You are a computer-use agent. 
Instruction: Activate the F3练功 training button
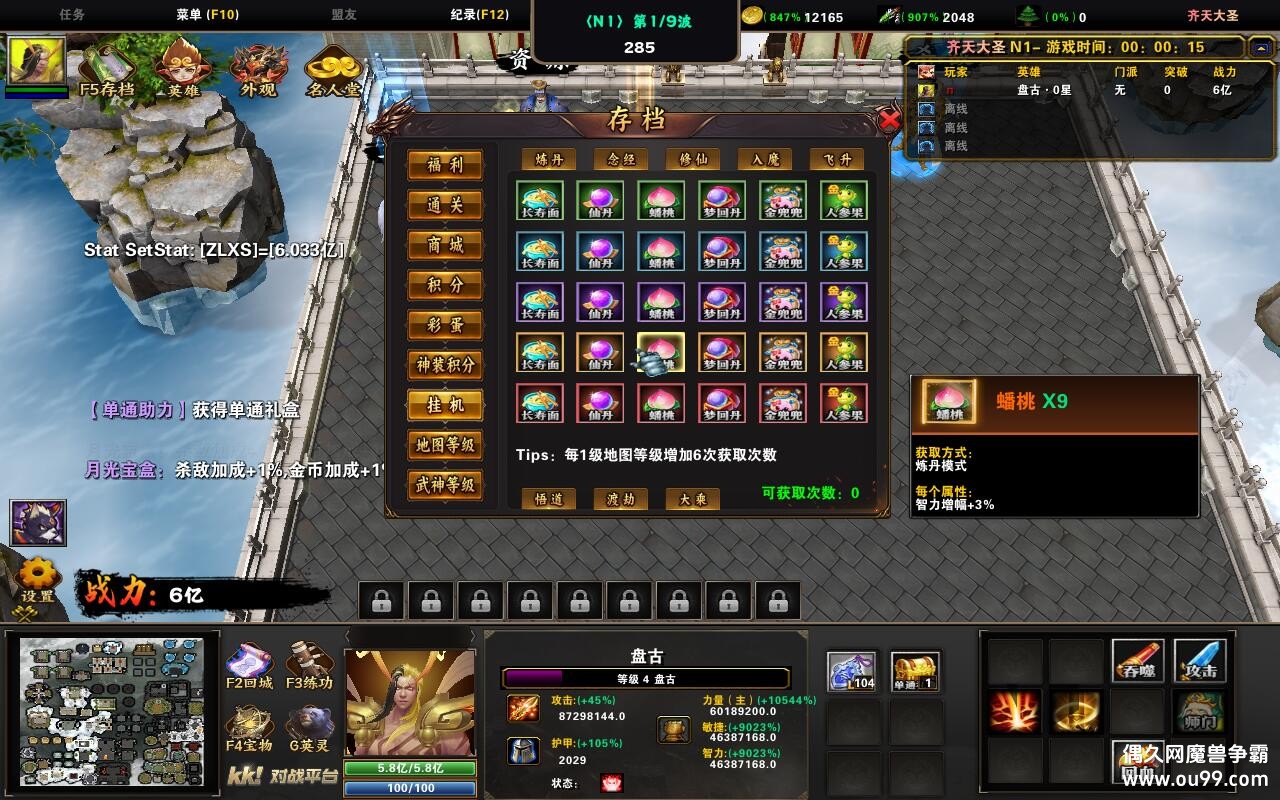pyautogui.click(x=309, y=665)
